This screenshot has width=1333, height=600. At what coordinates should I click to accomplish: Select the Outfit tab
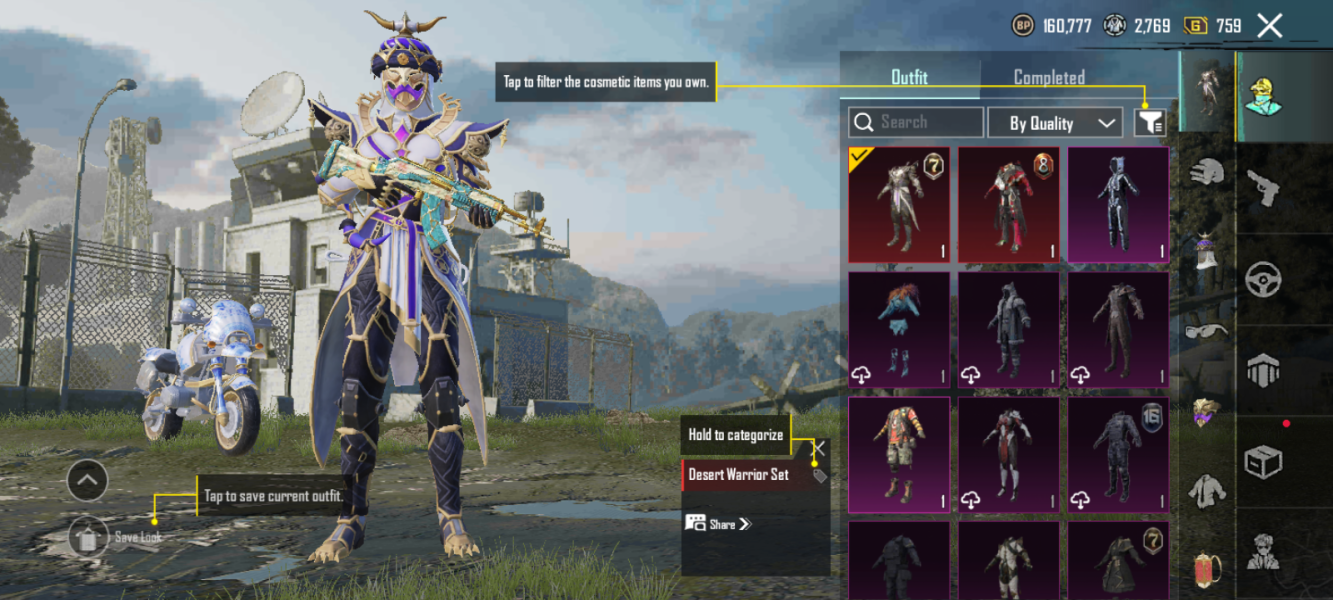909,77
